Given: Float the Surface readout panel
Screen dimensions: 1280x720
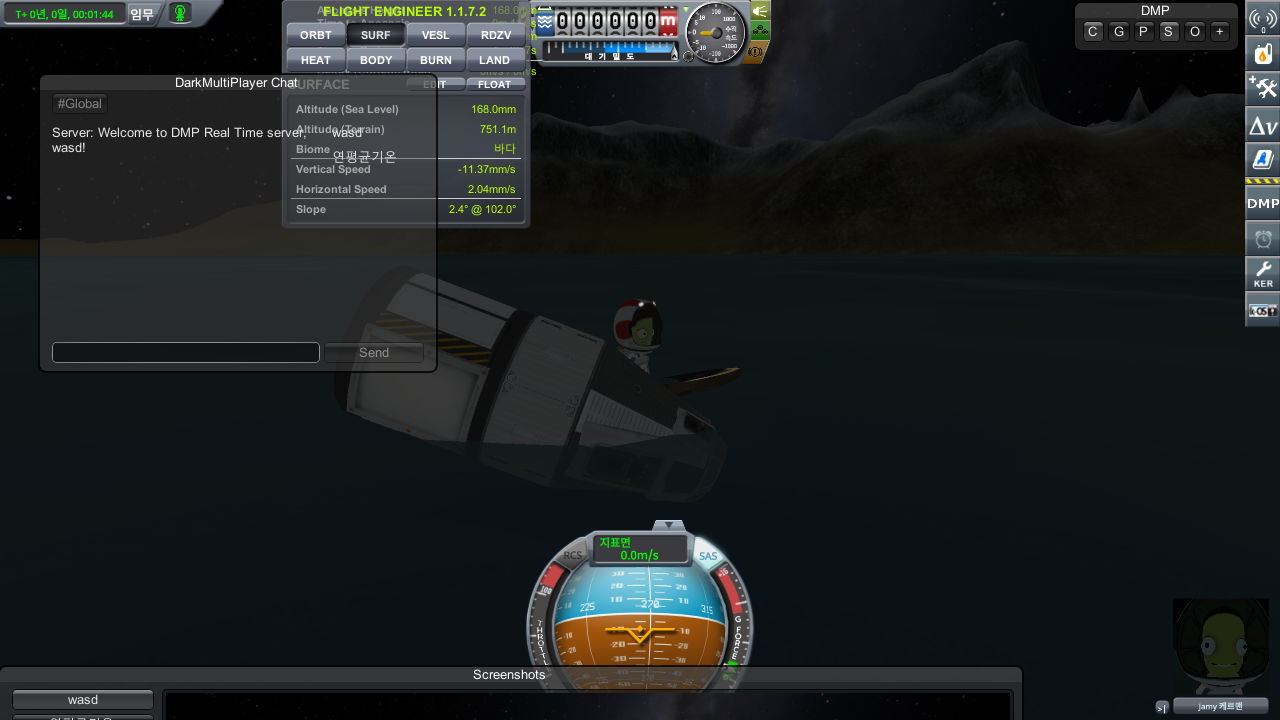Looking at the screenshot, I should [x=495, y=85].
